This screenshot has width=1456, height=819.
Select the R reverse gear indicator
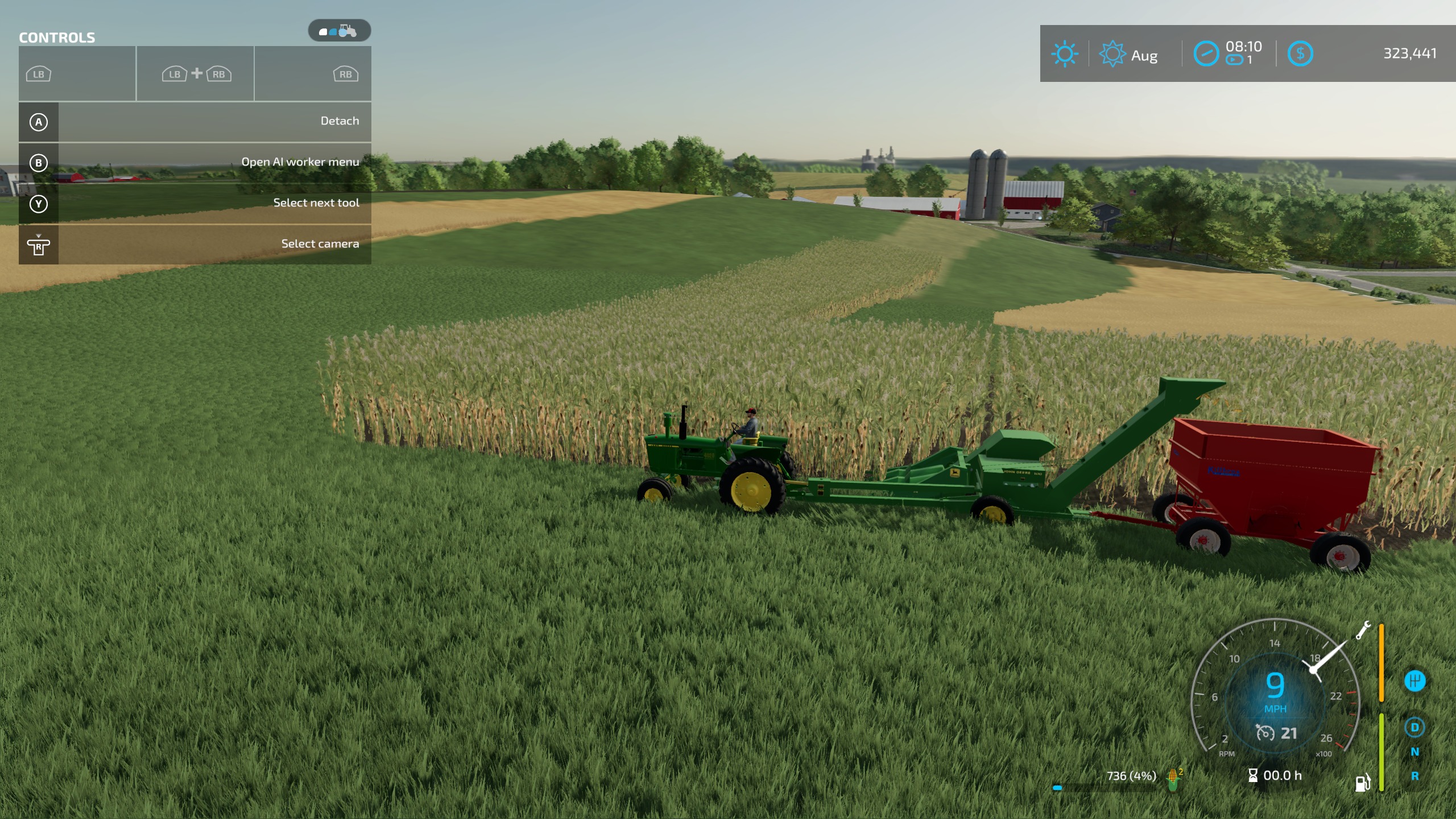pyautogui.click(x=1414, y=776)
